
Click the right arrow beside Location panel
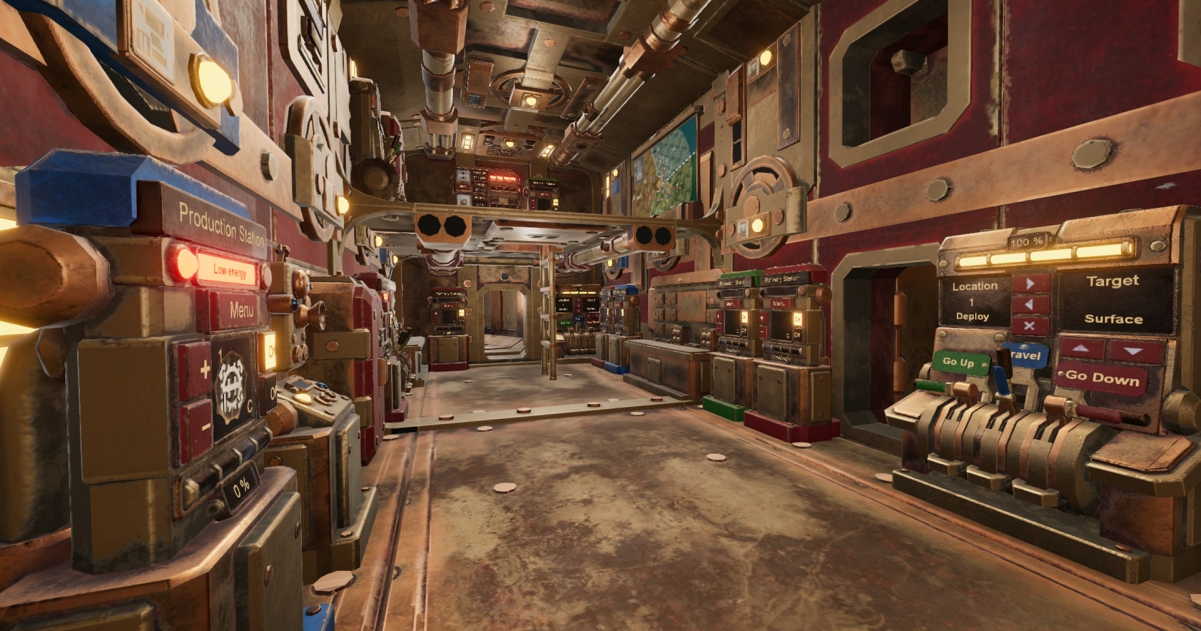pyautogui.click(x=1031, y=283)
